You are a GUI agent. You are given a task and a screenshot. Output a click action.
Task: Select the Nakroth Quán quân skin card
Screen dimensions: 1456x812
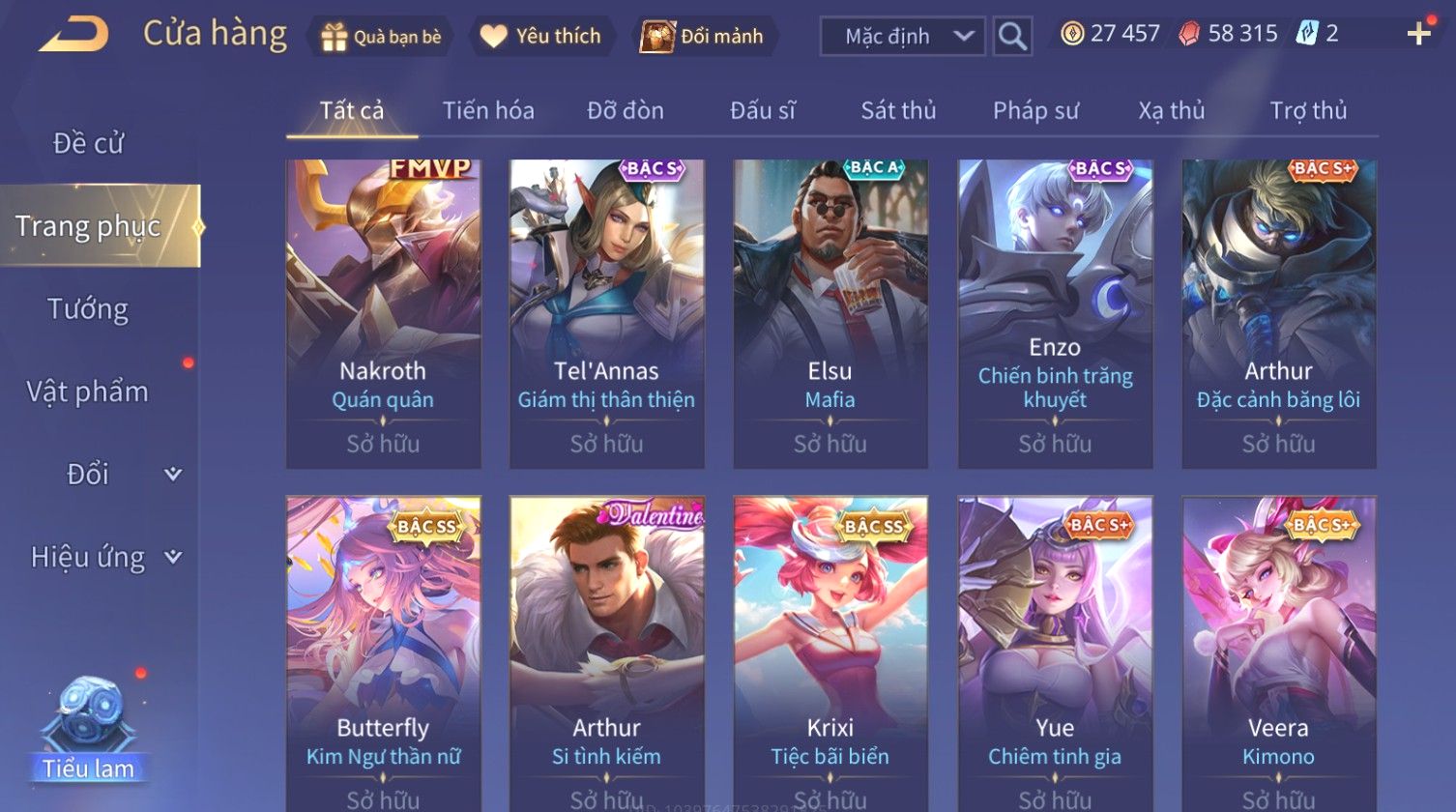(383, 314)
